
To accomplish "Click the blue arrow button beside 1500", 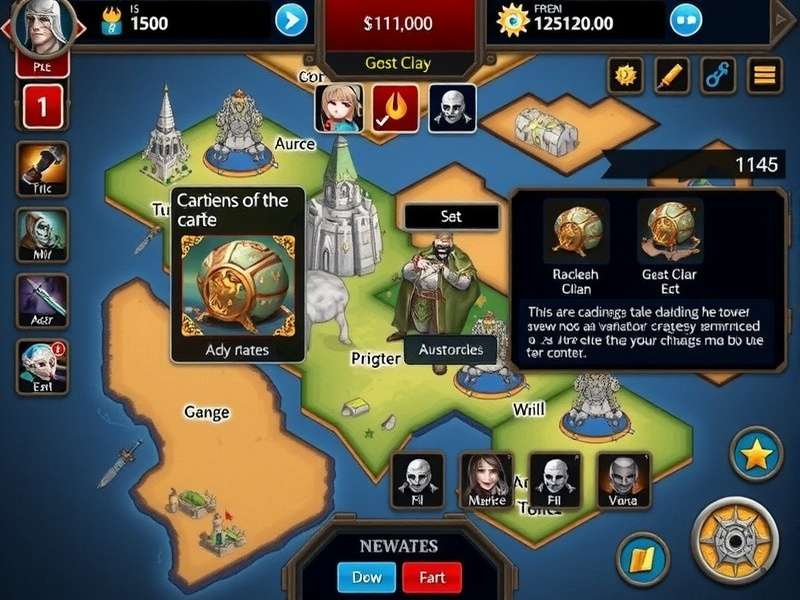I will [x=291, y=20].
